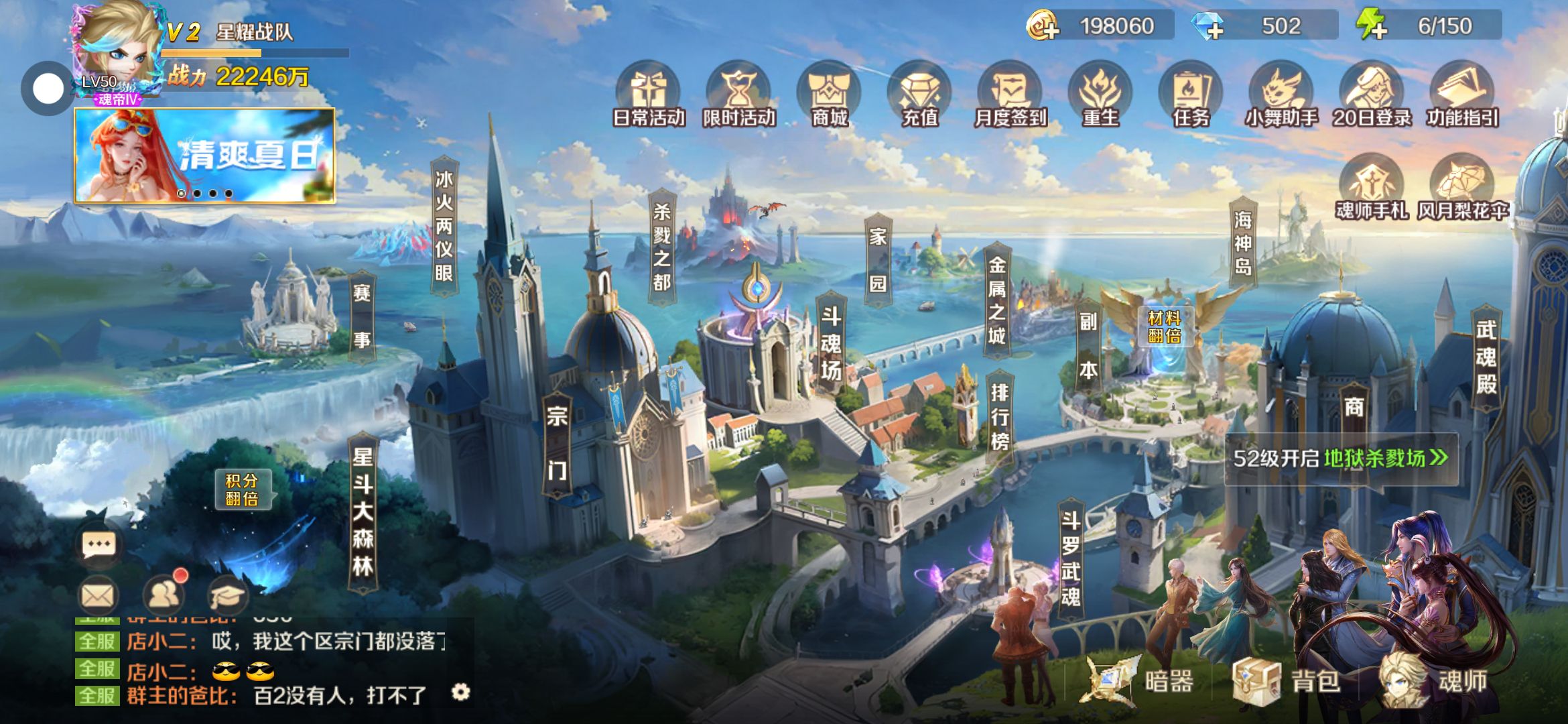Add more gold coins with the plus icon
Image resolution: width=1568 pixels, height=724 pixels.
click(x=1043, y=26)
